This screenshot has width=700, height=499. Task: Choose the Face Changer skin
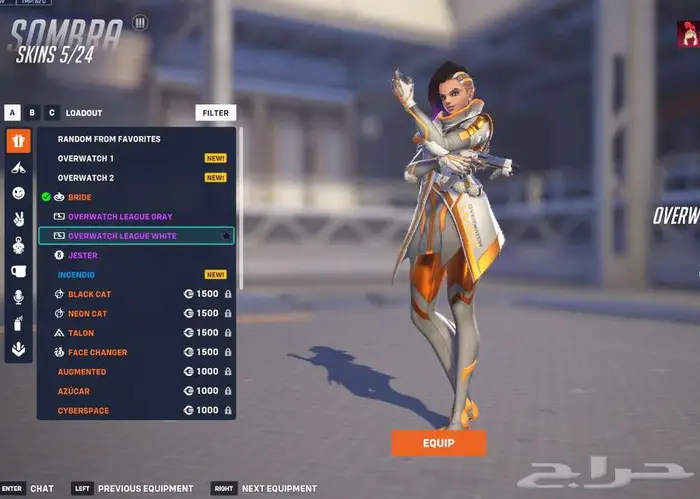click(x=97, y=352)
